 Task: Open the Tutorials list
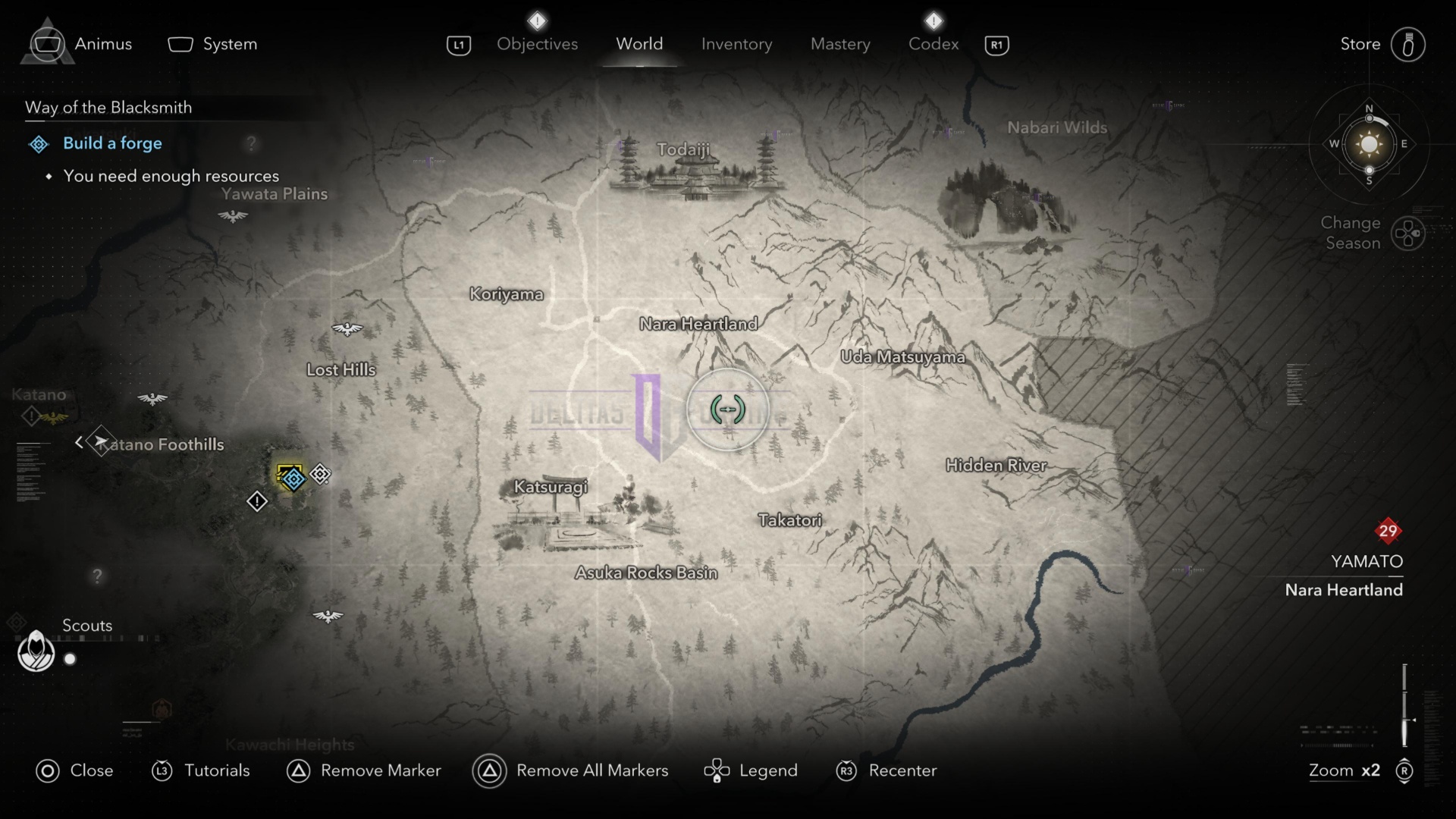click(x=201, y=770)
